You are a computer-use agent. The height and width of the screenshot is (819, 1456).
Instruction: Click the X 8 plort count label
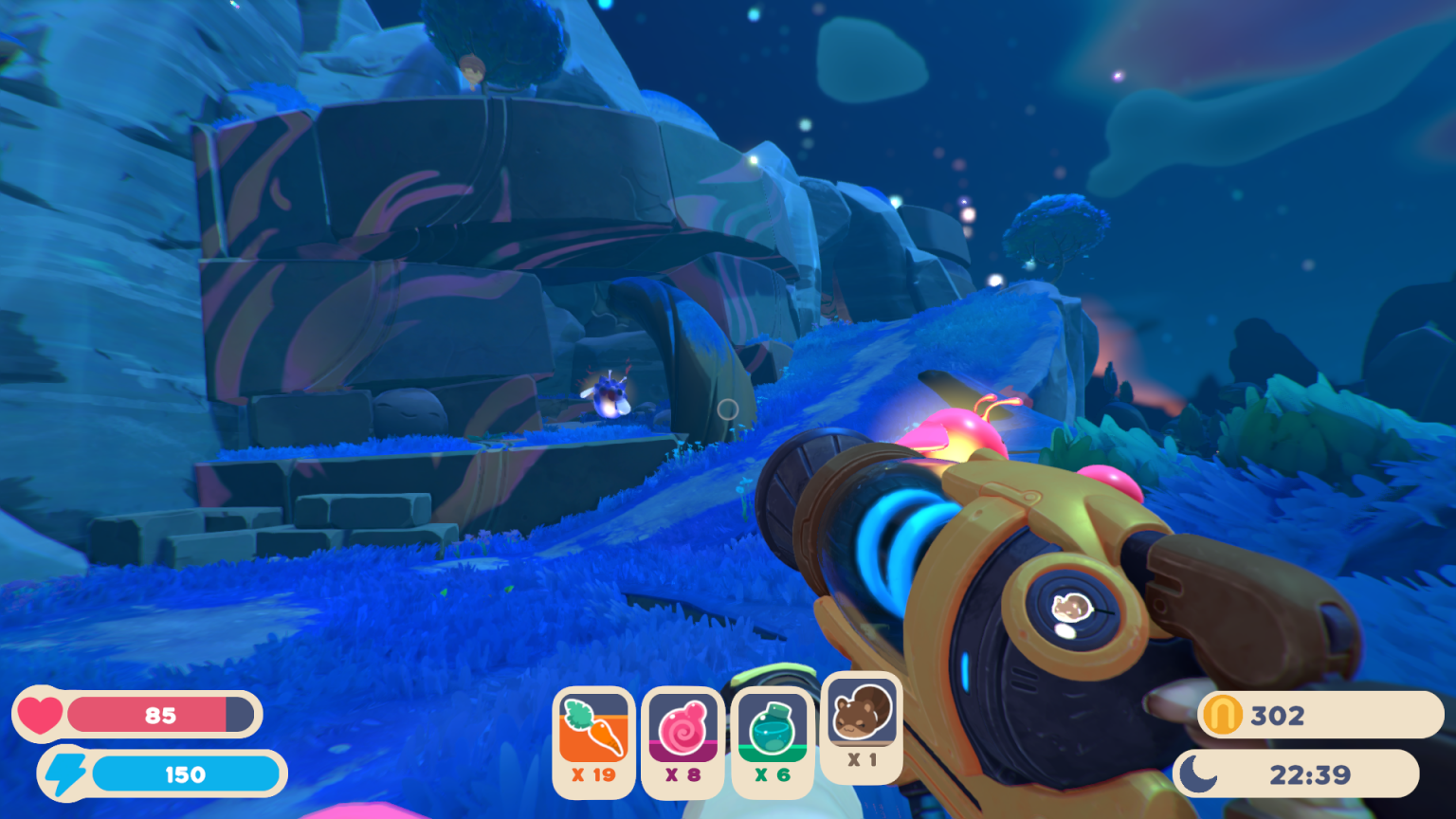[x=682, y=774]
